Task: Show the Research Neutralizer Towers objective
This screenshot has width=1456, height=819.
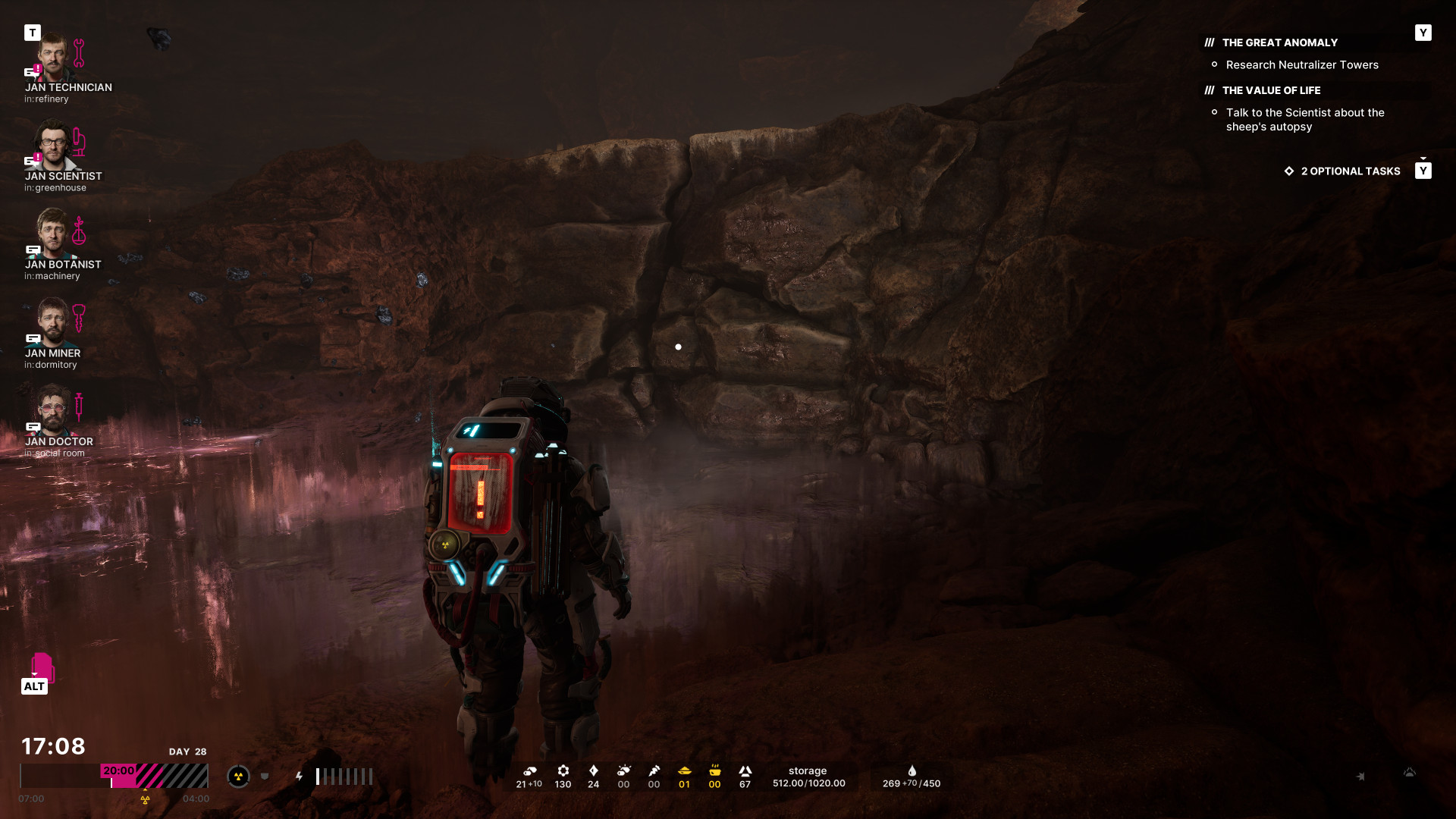Action: coord(1301,65)
